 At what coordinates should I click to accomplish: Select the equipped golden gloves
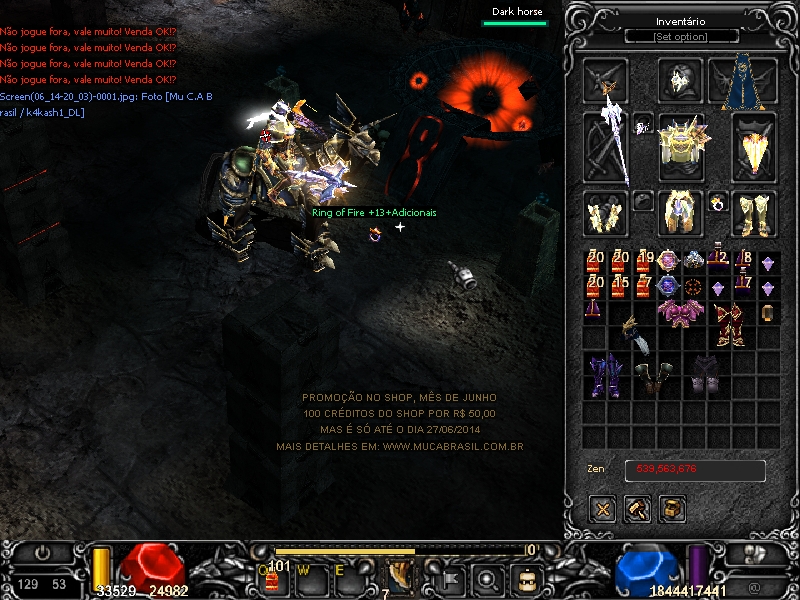(605, 213)
